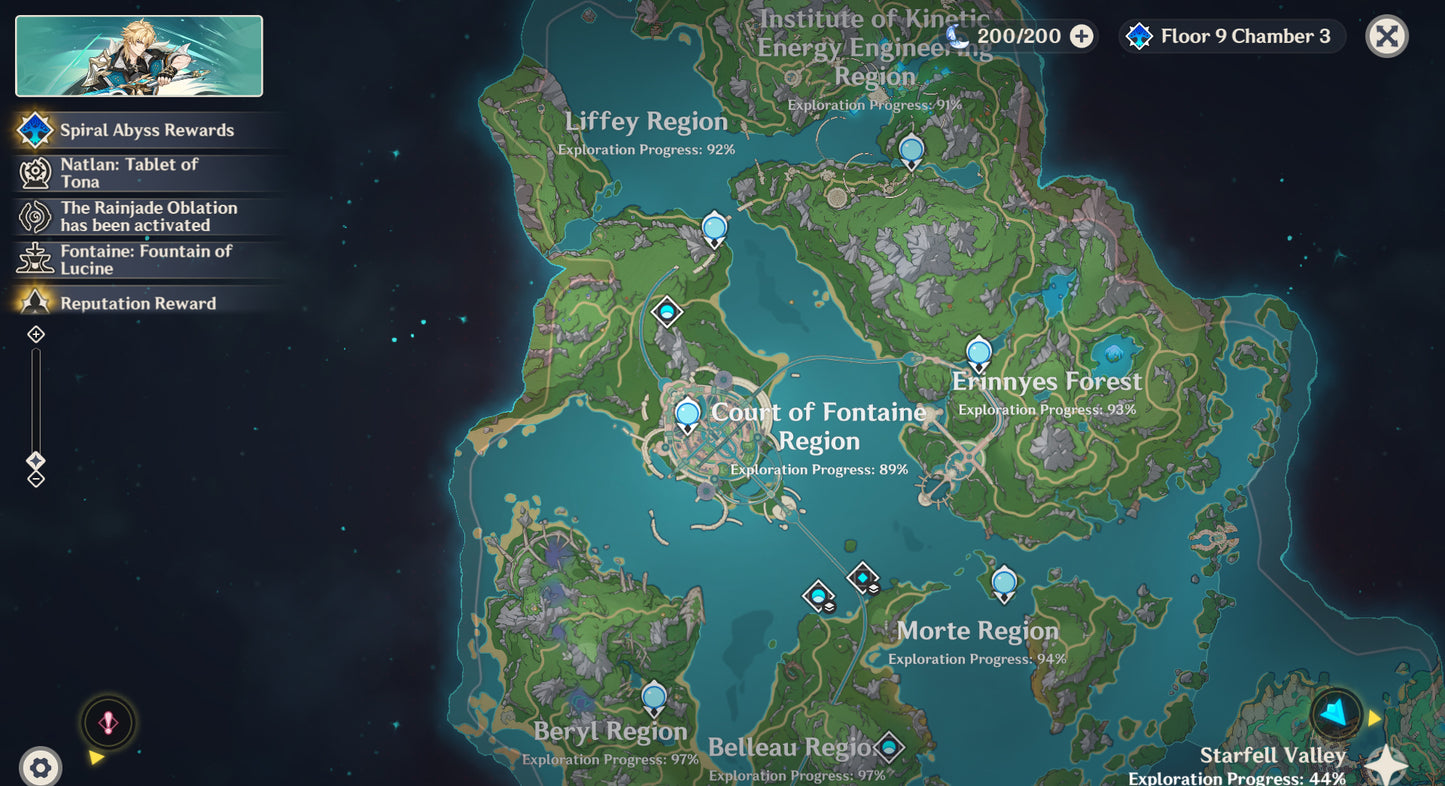Close the map screen
Viewport: 1445px width, 786px height.
[x=1386, y=37]
